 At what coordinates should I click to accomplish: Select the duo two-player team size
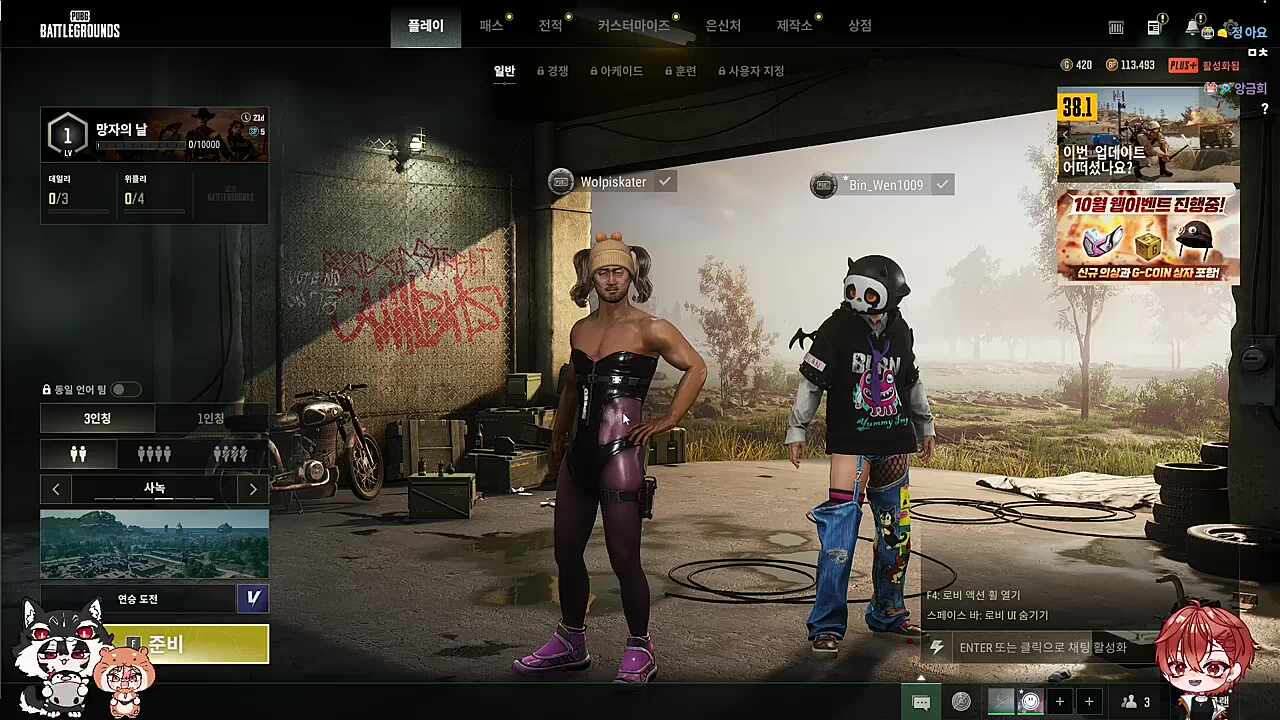(79, 454)
